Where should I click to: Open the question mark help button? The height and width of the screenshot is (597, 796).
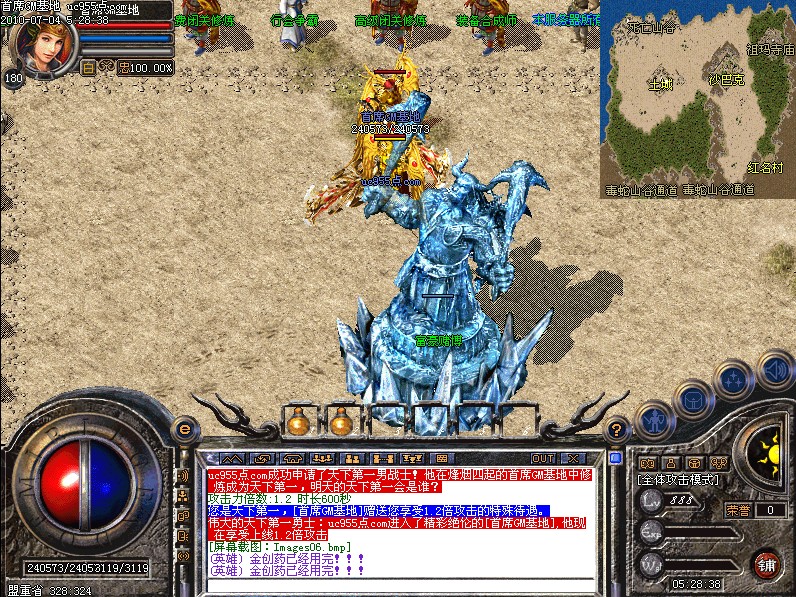617,429
